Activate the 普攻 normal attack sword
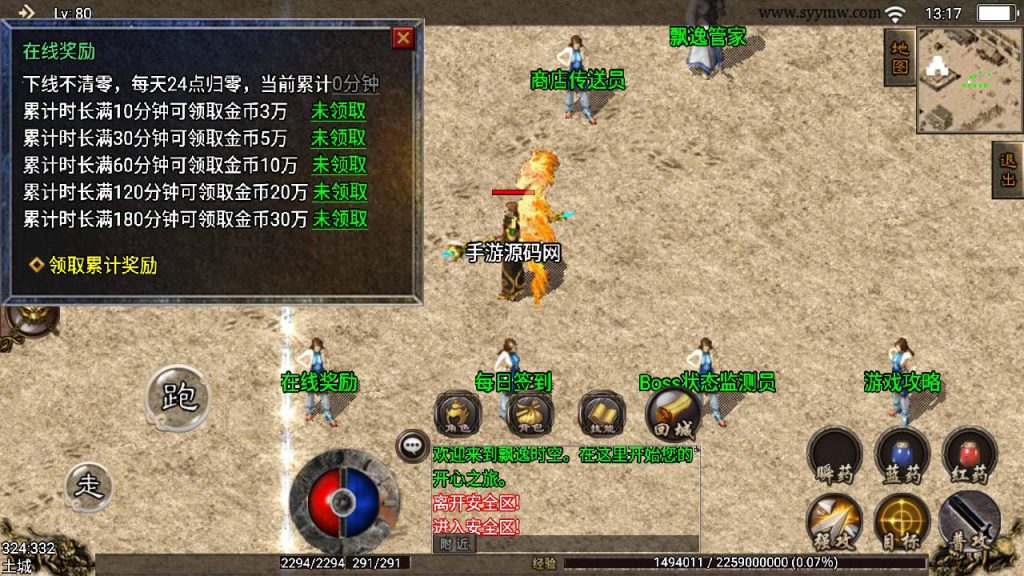This screenshot has width=1024, height=576. (967, 520)
